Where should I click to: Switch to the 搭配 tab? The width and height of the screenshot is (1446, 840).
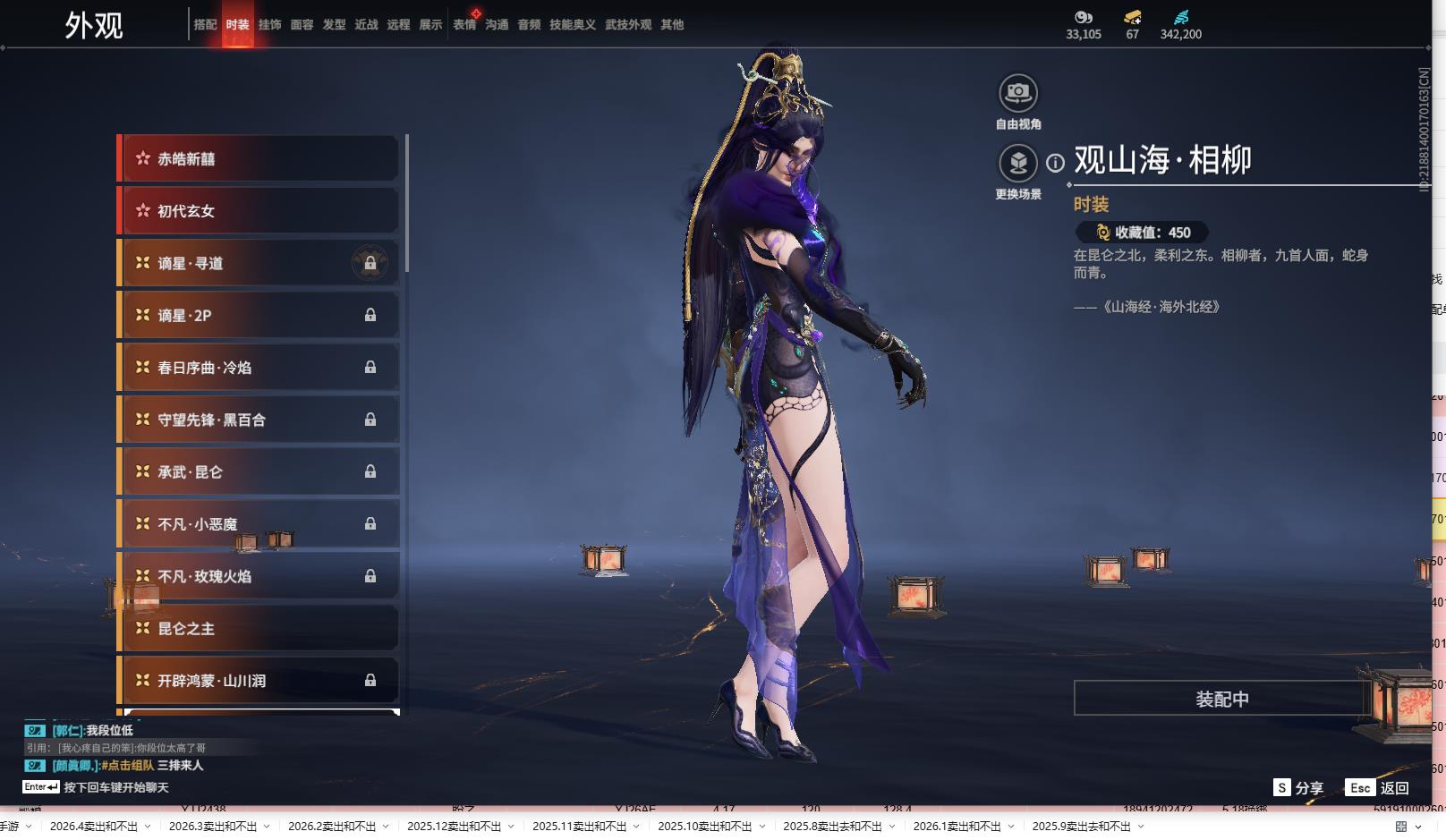click(205, 25)
